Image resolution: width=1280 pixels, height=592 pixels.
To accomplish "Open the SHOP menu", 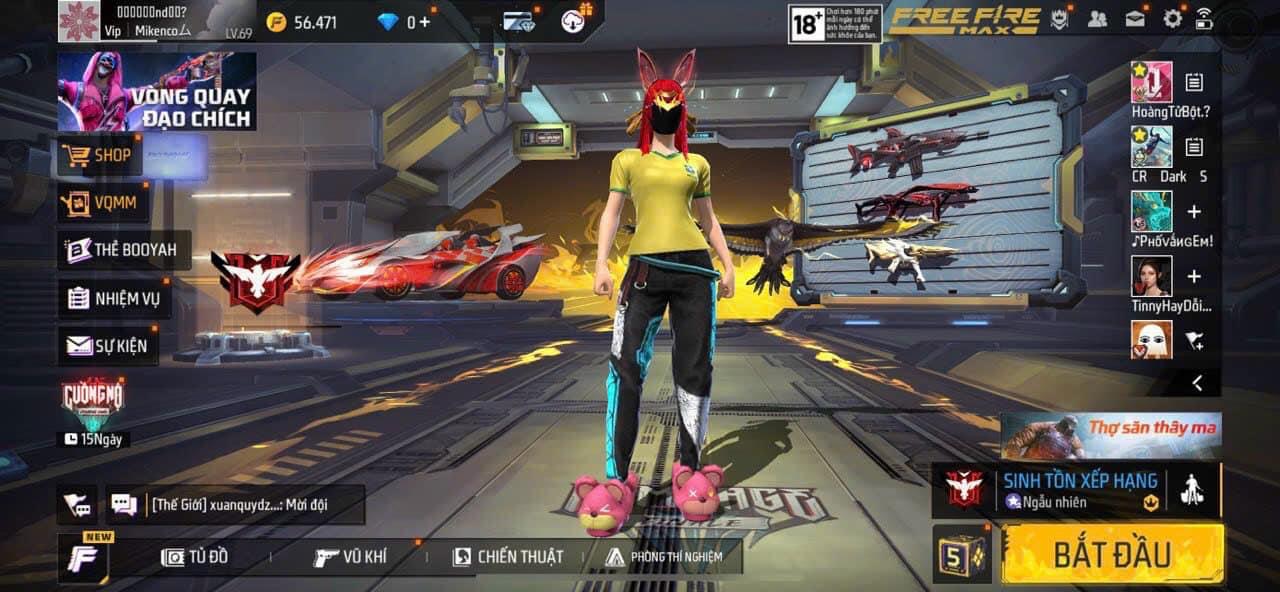I will tap(99, 156).
